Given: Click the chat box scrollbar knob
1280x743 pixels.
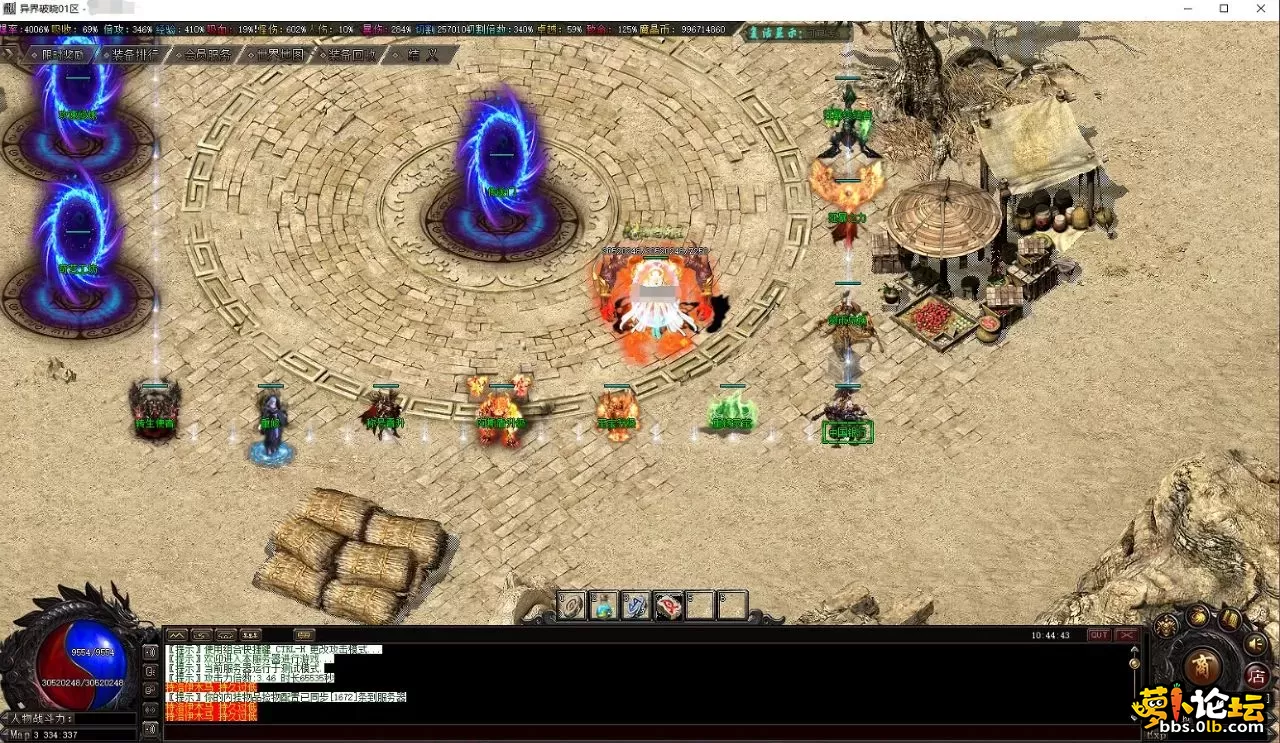Looking at the screenshot, I should (x=1134, y=662).
